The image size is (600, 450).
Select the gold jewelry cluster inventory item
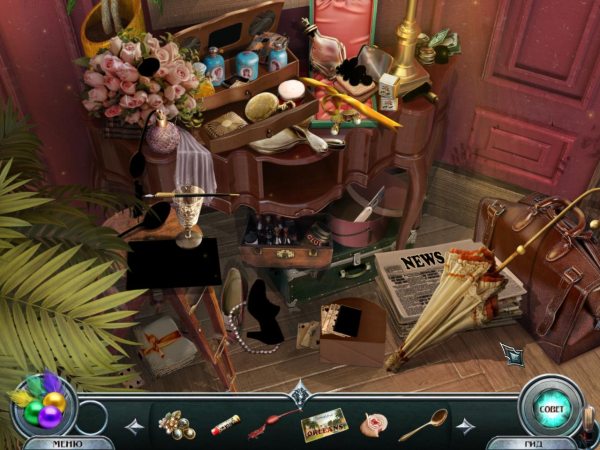click(178, 424)
